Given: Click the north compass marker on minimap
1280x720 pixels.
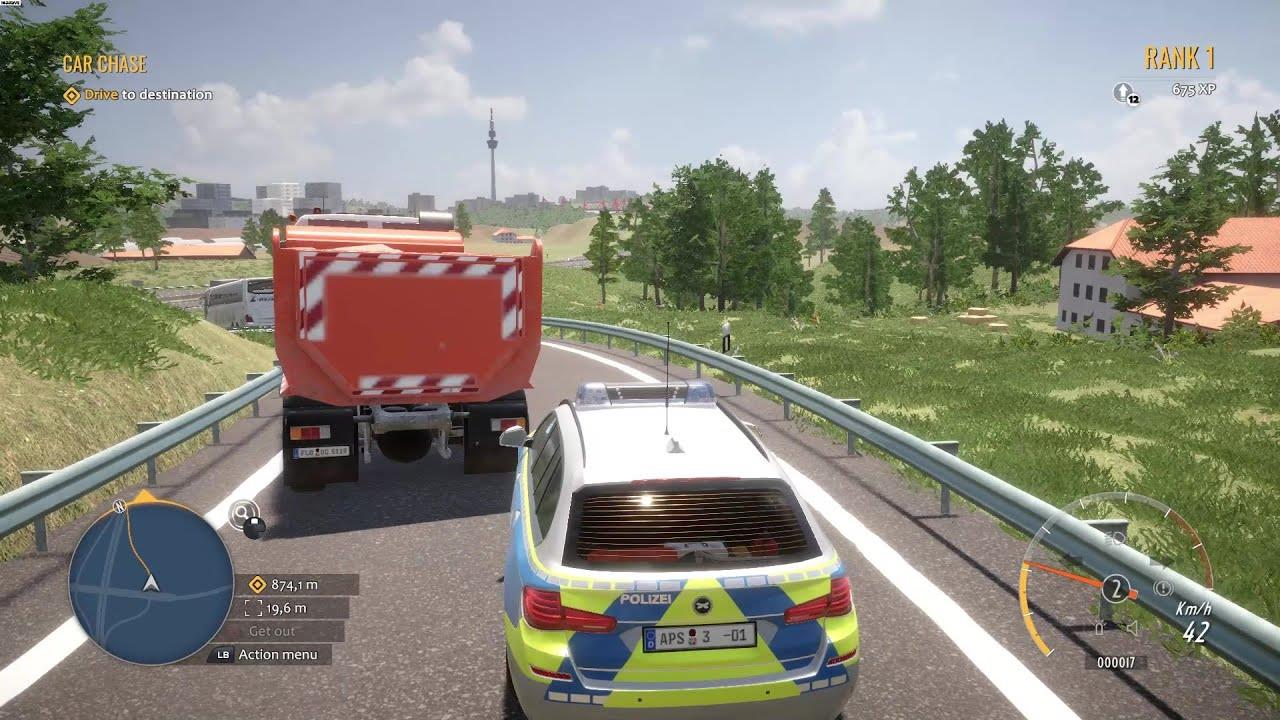Looking at the screenshot, I should pos(120,506).
